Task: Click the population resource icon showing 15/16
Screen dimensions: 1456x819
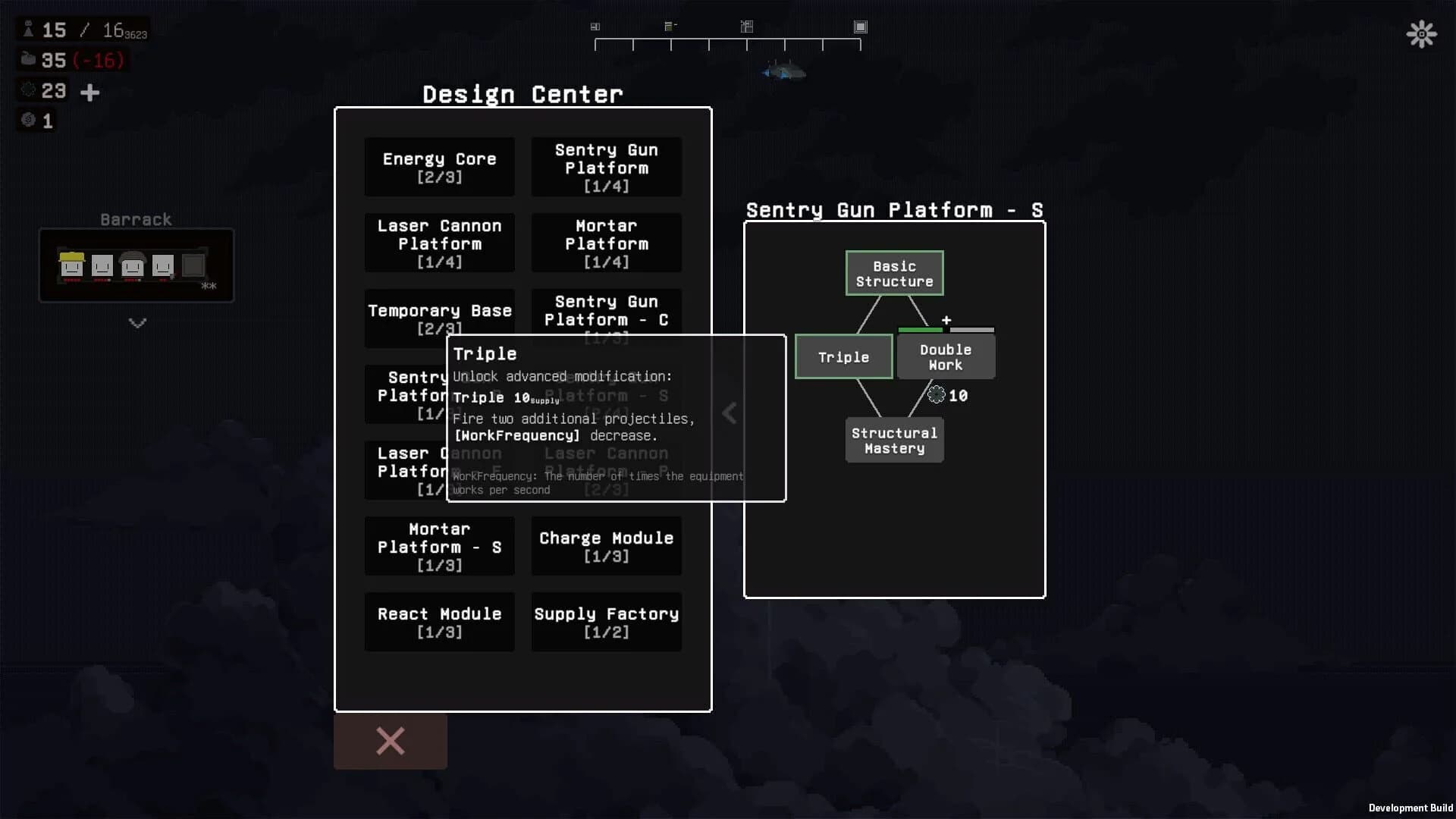Action: [x=29, y=29]
